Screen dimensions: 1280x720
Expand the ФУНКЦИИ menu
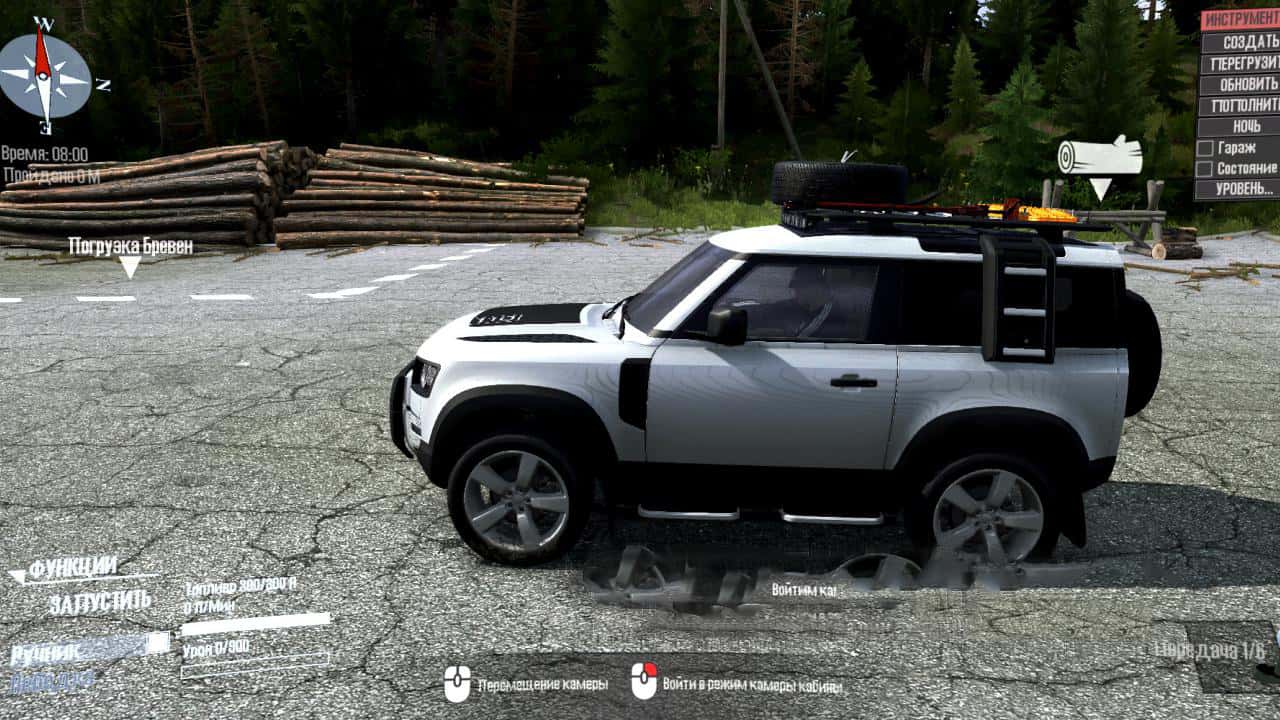[72, 569]
